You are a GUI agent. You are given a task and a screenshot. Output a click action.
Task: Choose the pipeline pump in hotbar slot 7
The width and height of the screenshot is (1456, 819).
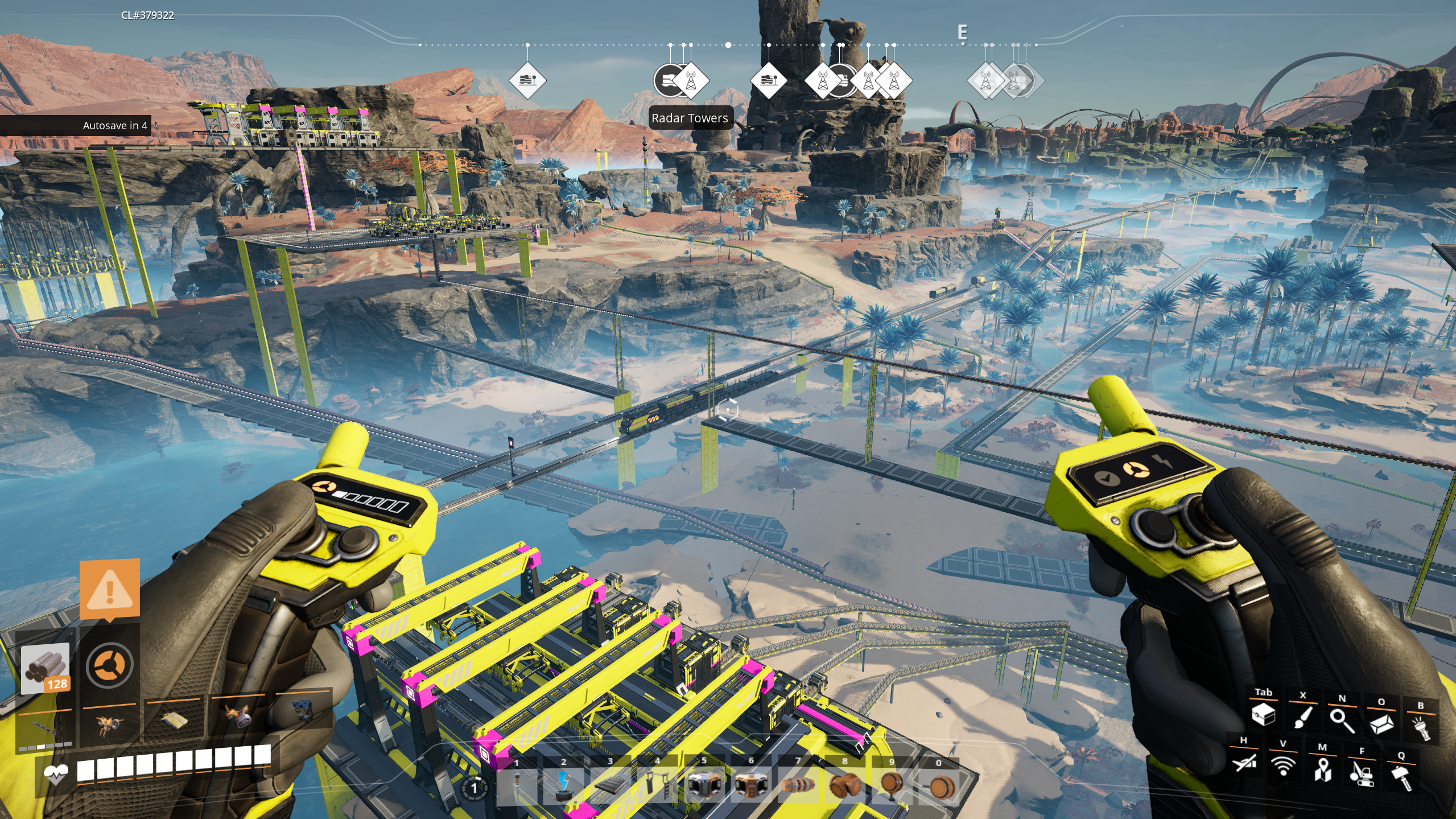798,786
